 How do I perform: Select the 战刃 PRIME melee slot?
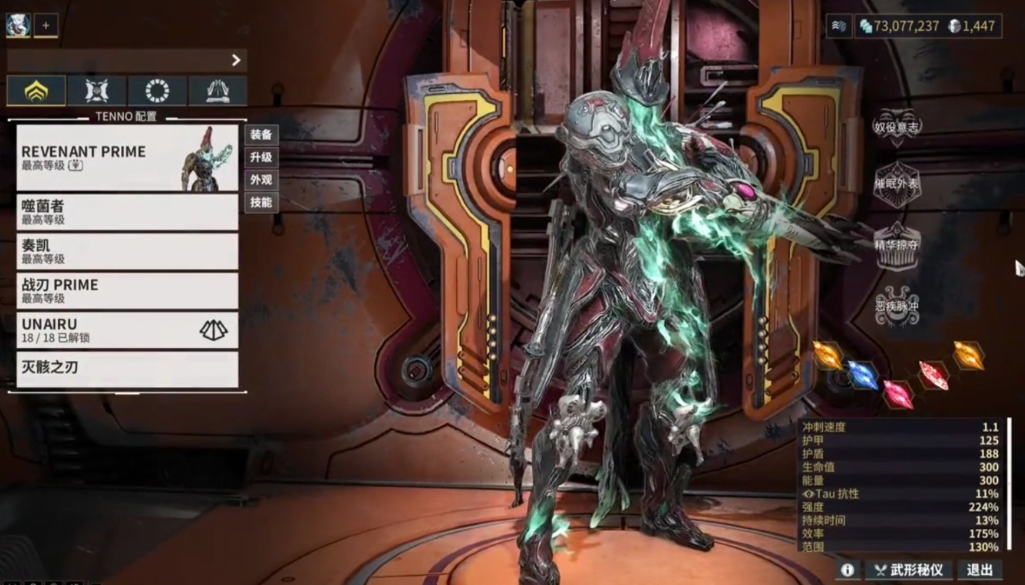pos(127,290)
